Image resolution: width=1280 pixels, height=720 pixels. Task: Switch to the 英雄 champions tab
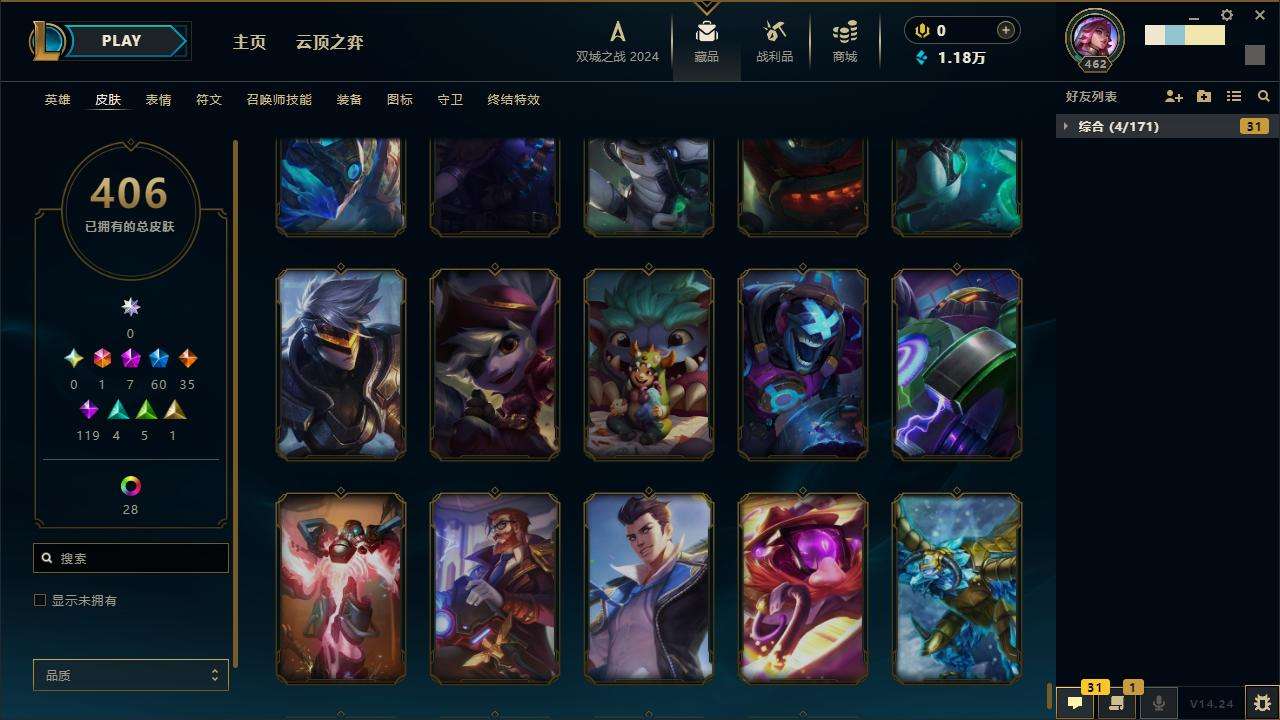click(x=58, y=100)
